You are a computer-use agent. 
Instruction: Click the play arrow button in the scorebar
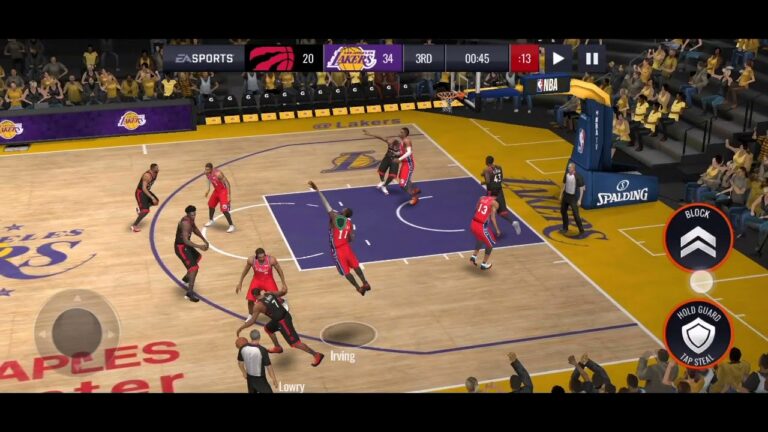click(x=557, y=58)
